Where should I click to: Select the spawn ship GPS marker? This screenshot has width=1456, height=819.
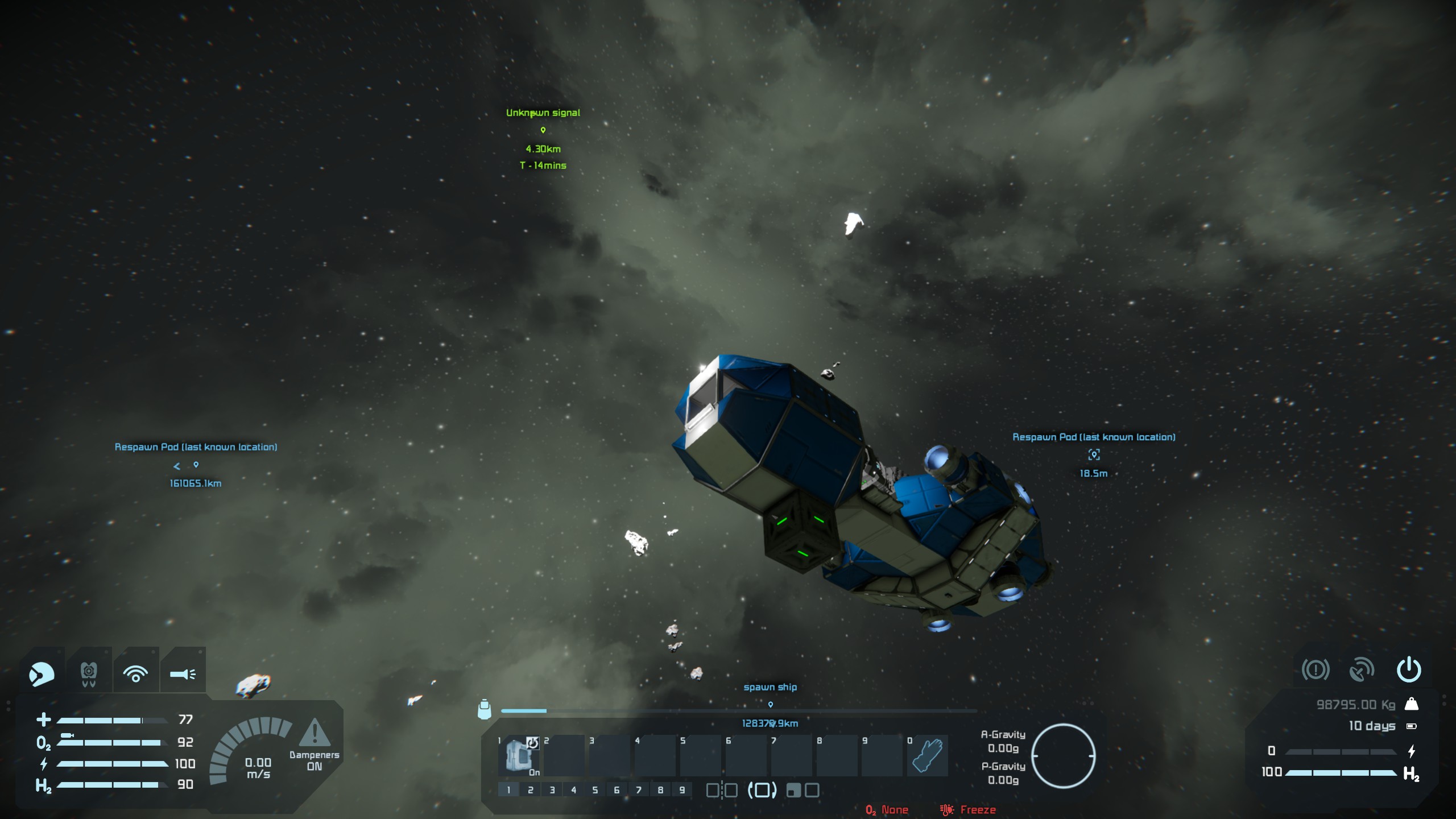[771, 705]
